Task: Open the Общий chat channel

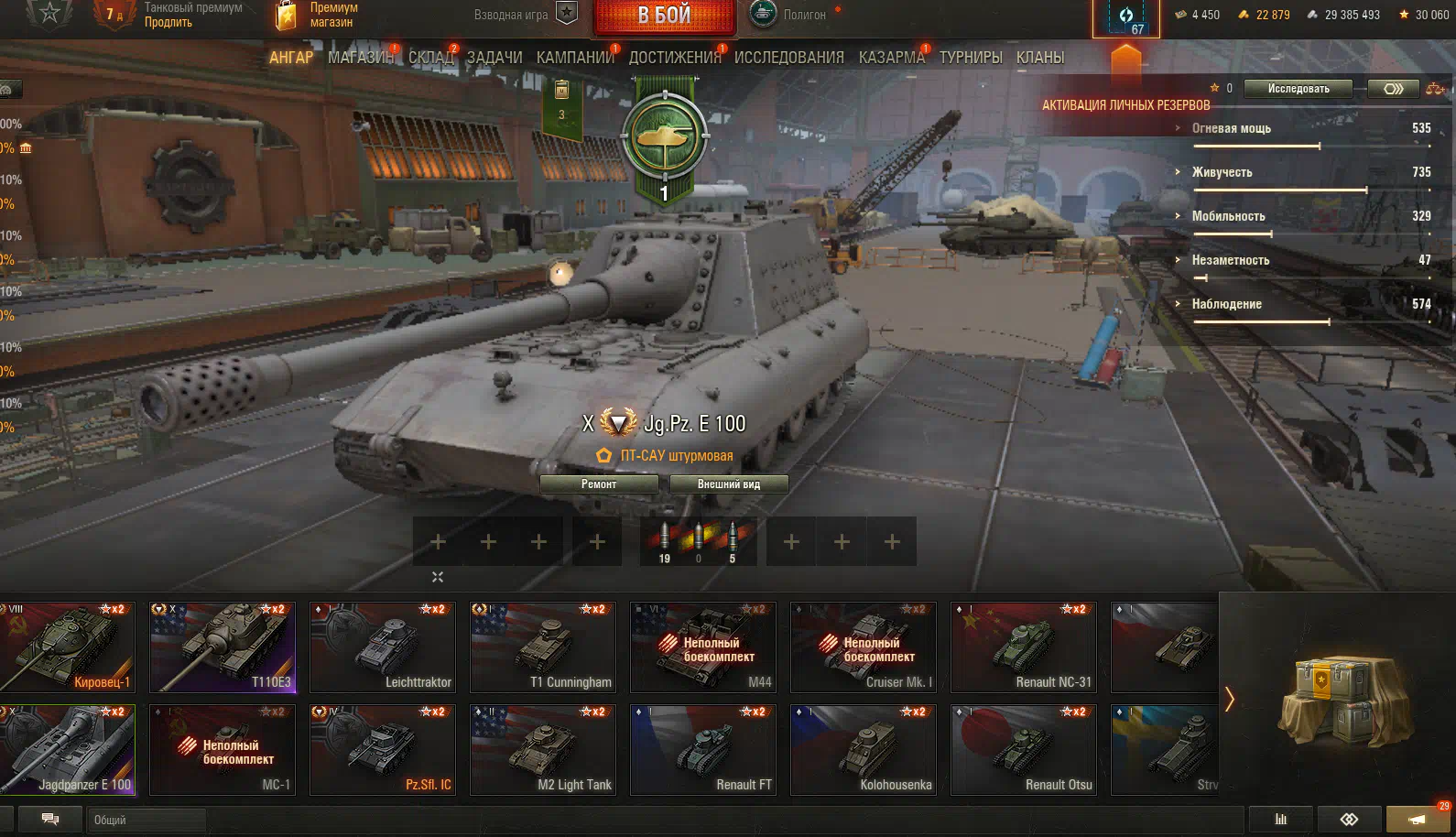Action: [x=147, y=820]
